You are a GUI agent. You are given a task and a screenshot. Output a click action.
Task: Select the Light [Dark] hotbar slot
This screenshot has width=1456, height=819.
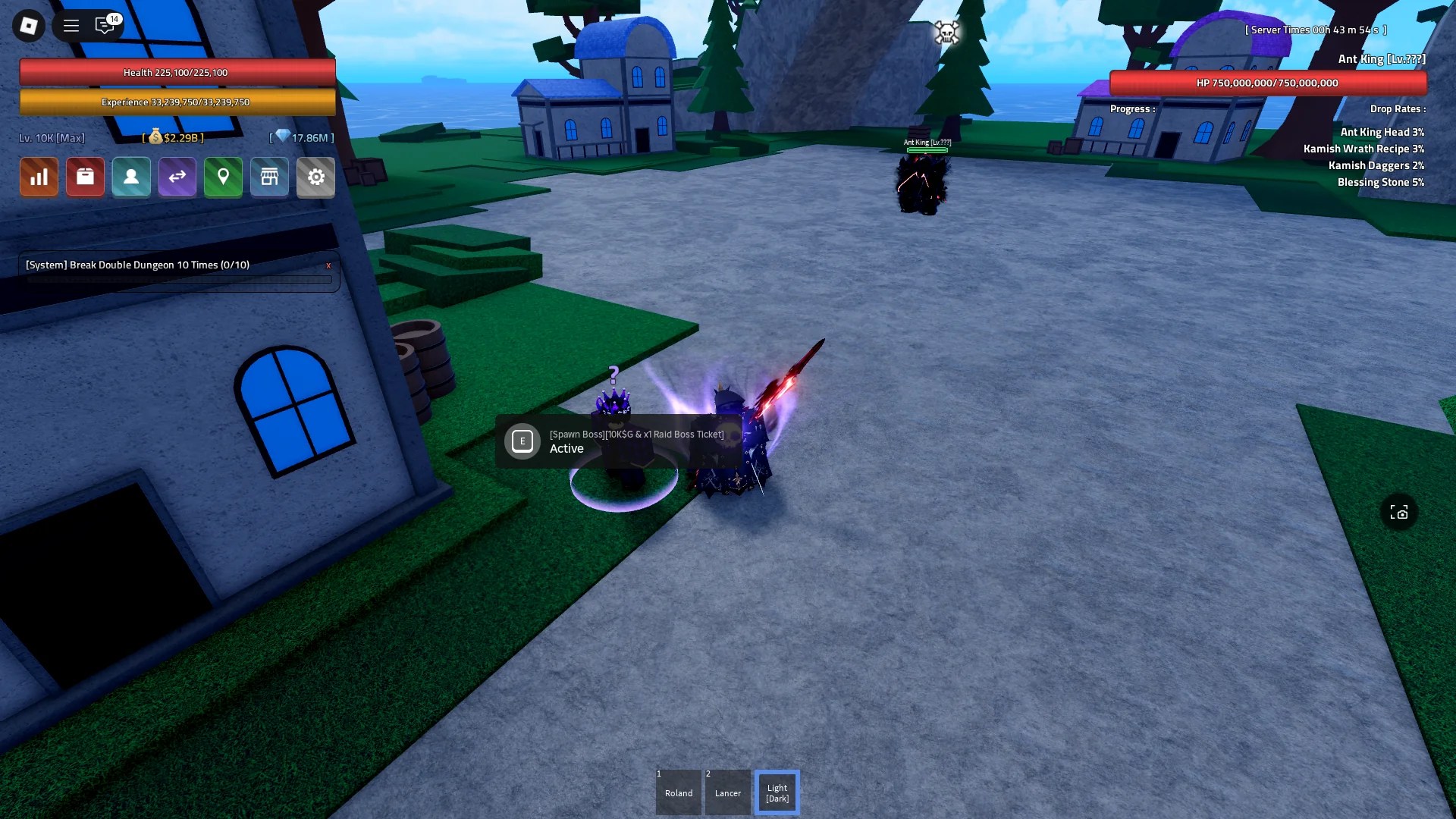(777, 792)
